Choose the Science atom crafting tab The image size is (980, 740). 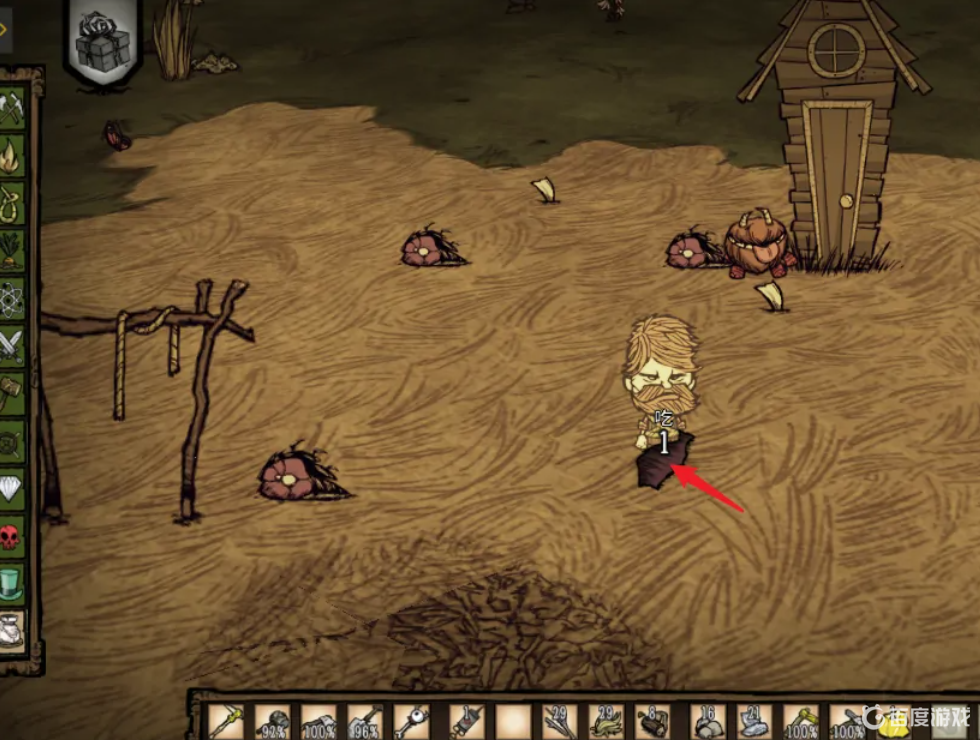11,296
